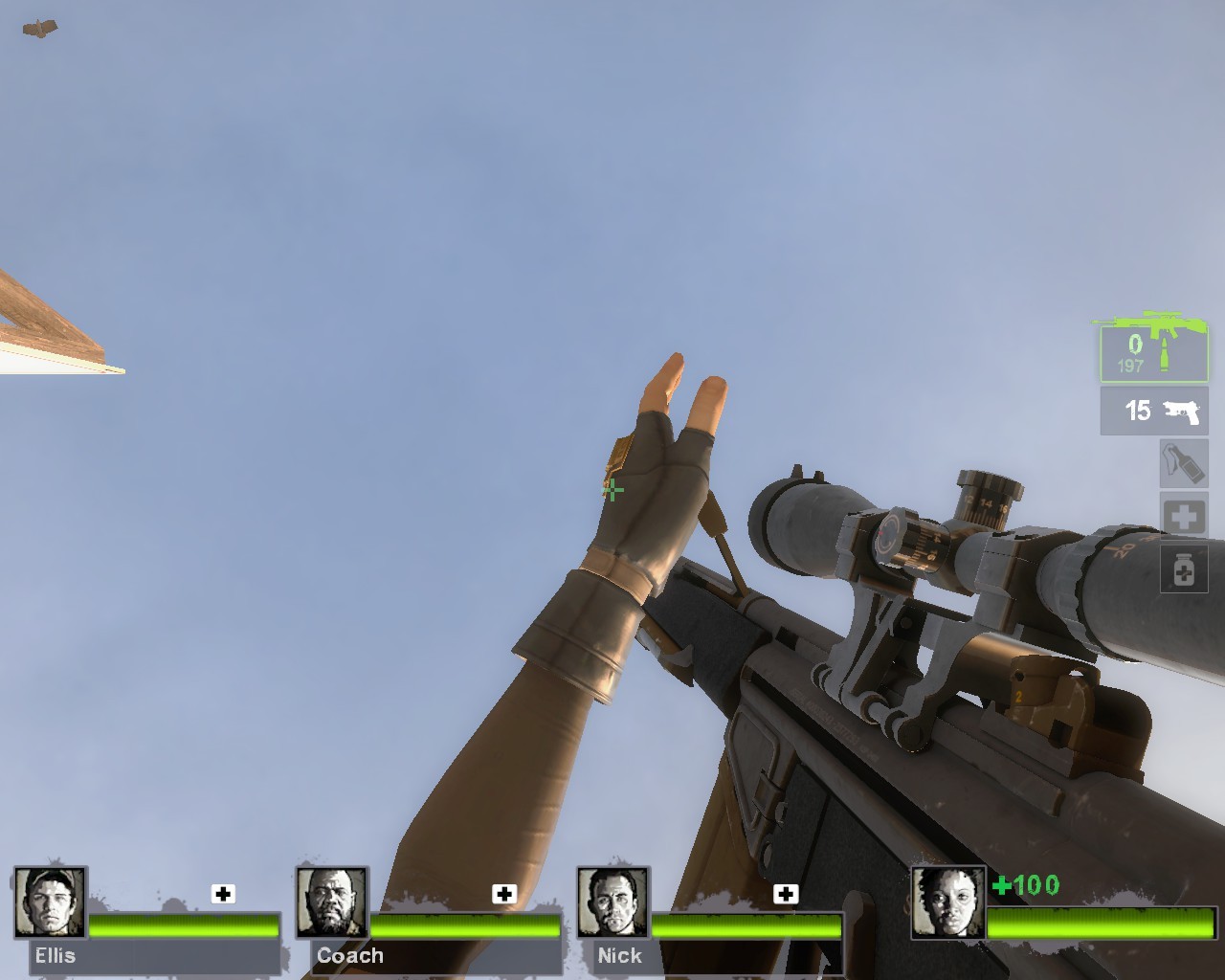1225x980 pixels.
Task: Expand the pistol ammo counter showing 15
Action: (x=1137, y=412)
